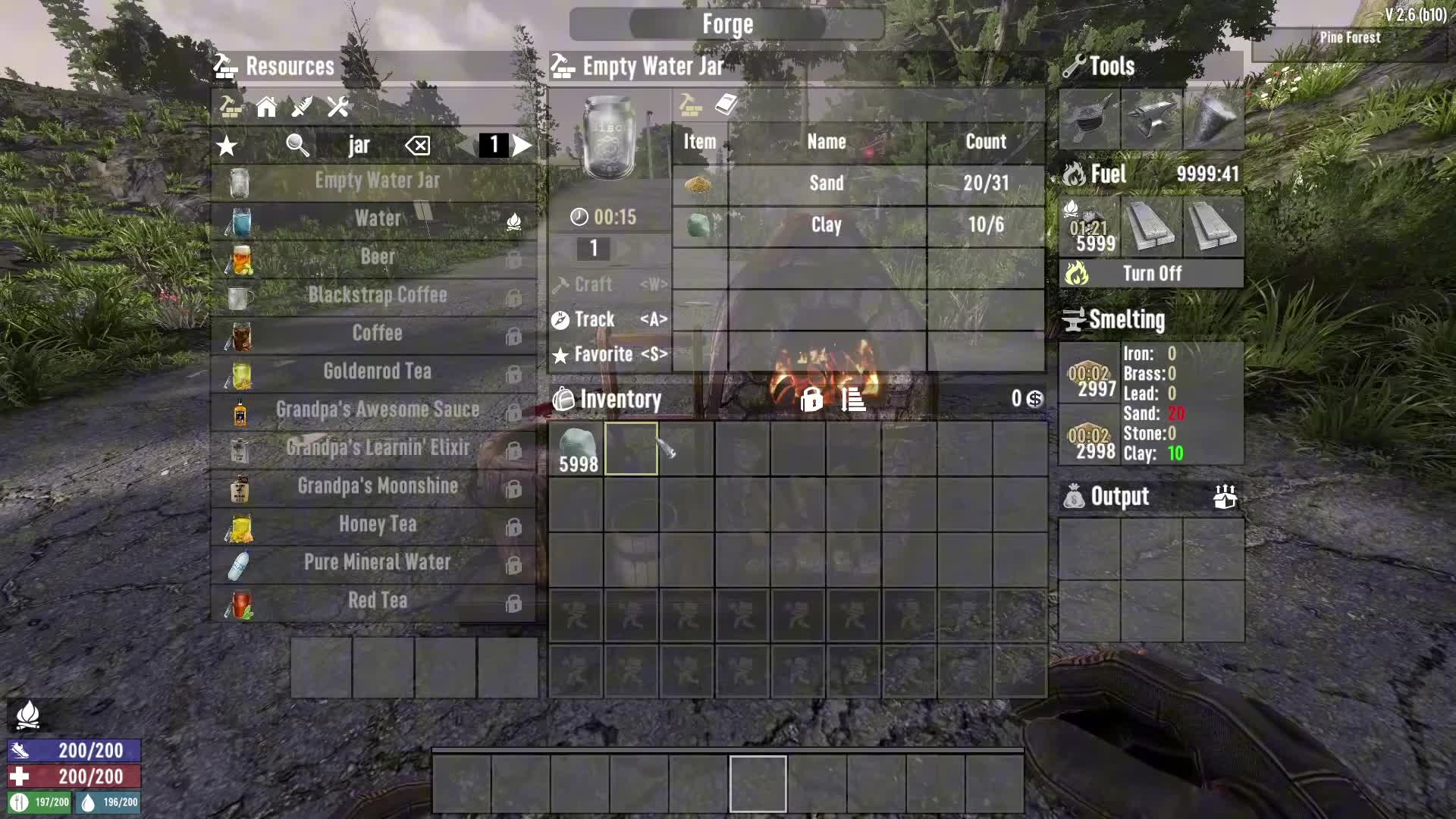Select the tools filter icon

point(337,108)
